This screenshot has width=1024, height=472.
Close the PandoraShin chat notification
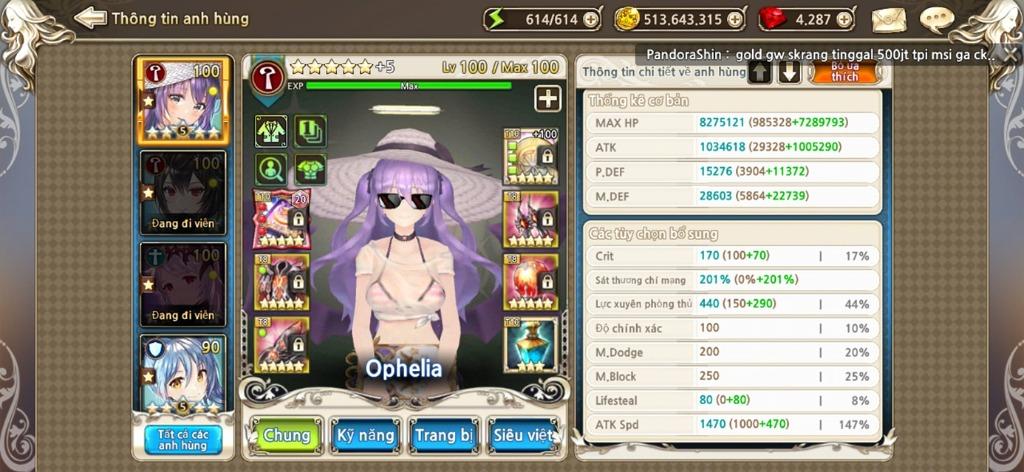tap(993, 55)
